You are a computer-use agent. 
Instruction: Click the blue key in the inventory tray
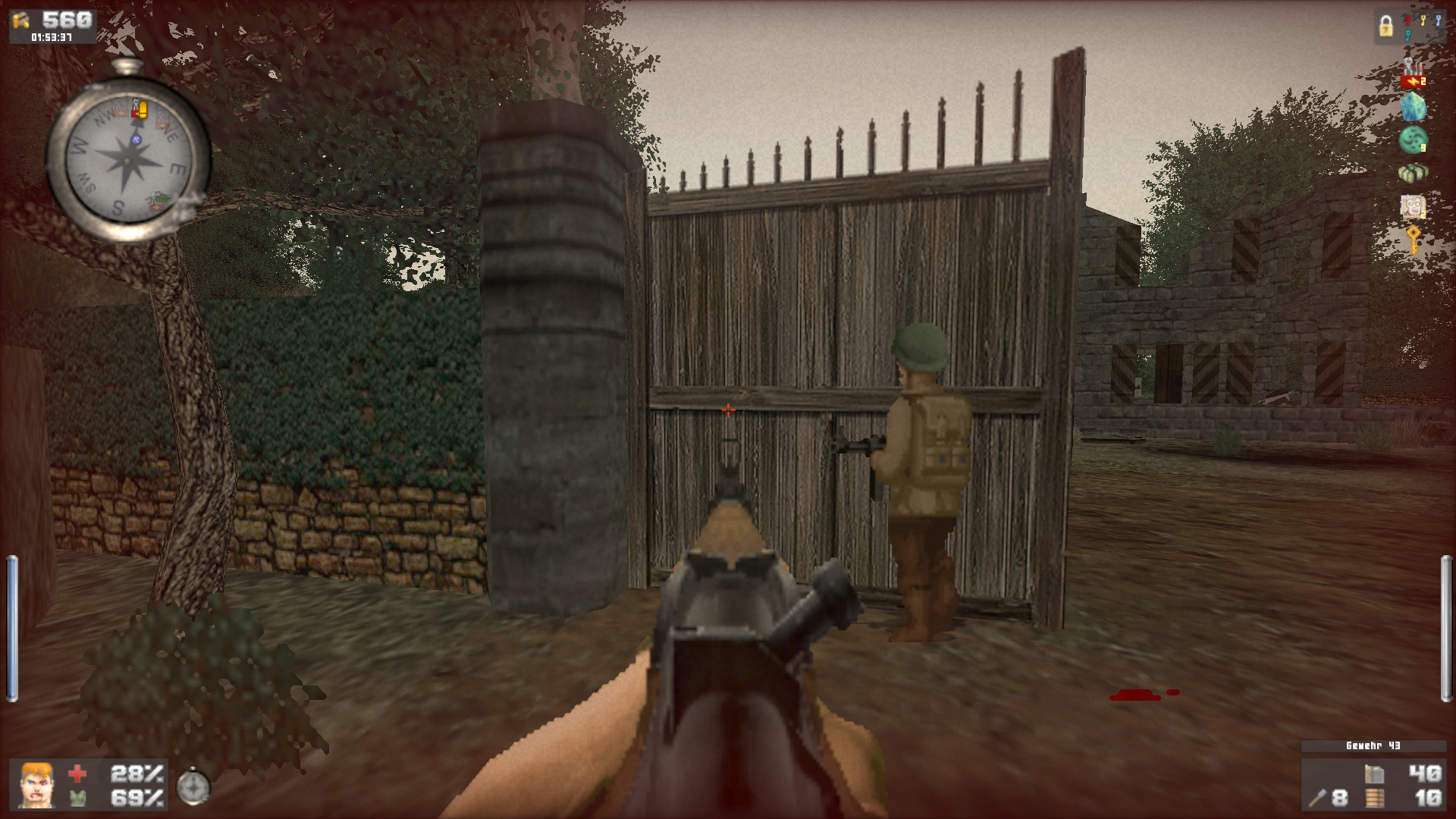point(1438,20)
